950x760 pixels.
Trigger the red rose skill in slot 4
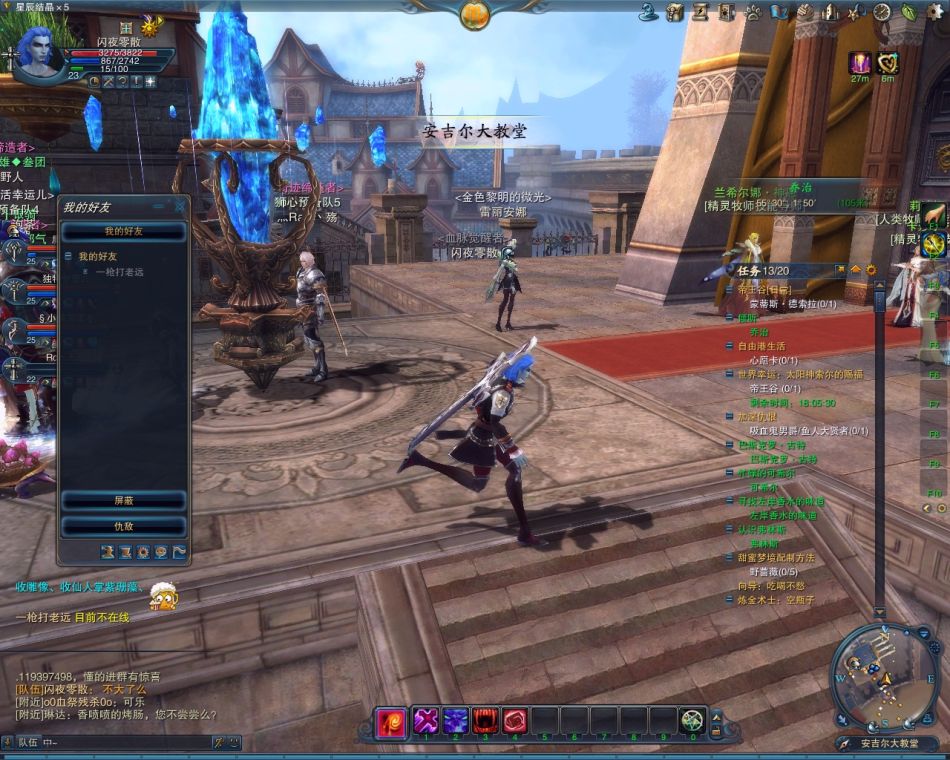(515, 720)
